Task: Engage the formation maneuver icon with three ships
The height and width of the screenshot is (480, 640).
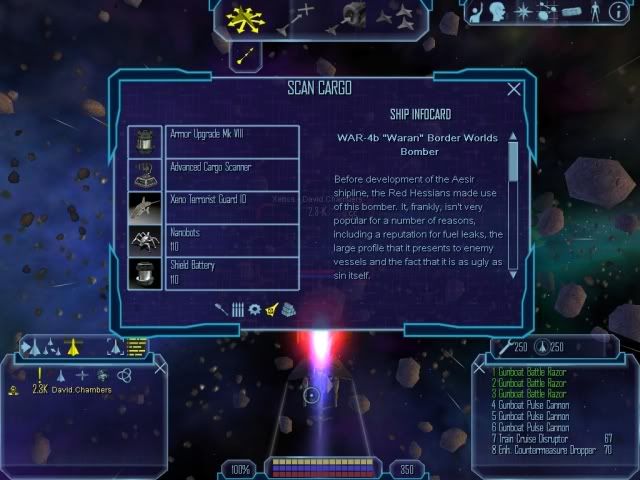Action: tap(404, 16)
